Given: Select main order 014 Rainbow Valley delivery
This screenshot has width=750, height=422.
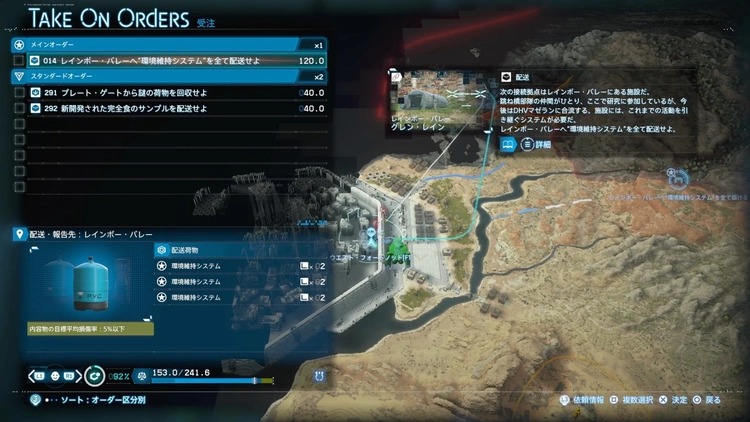Looking at the screenshot, I should click(160, 60).
